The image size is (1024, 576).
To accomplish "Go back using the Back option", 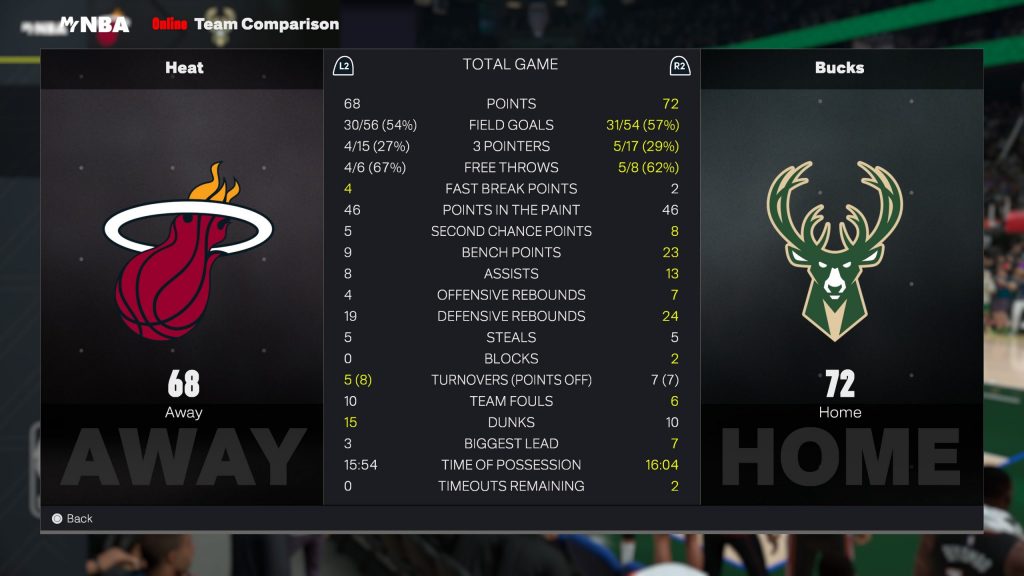I will [x=72, y=519].
